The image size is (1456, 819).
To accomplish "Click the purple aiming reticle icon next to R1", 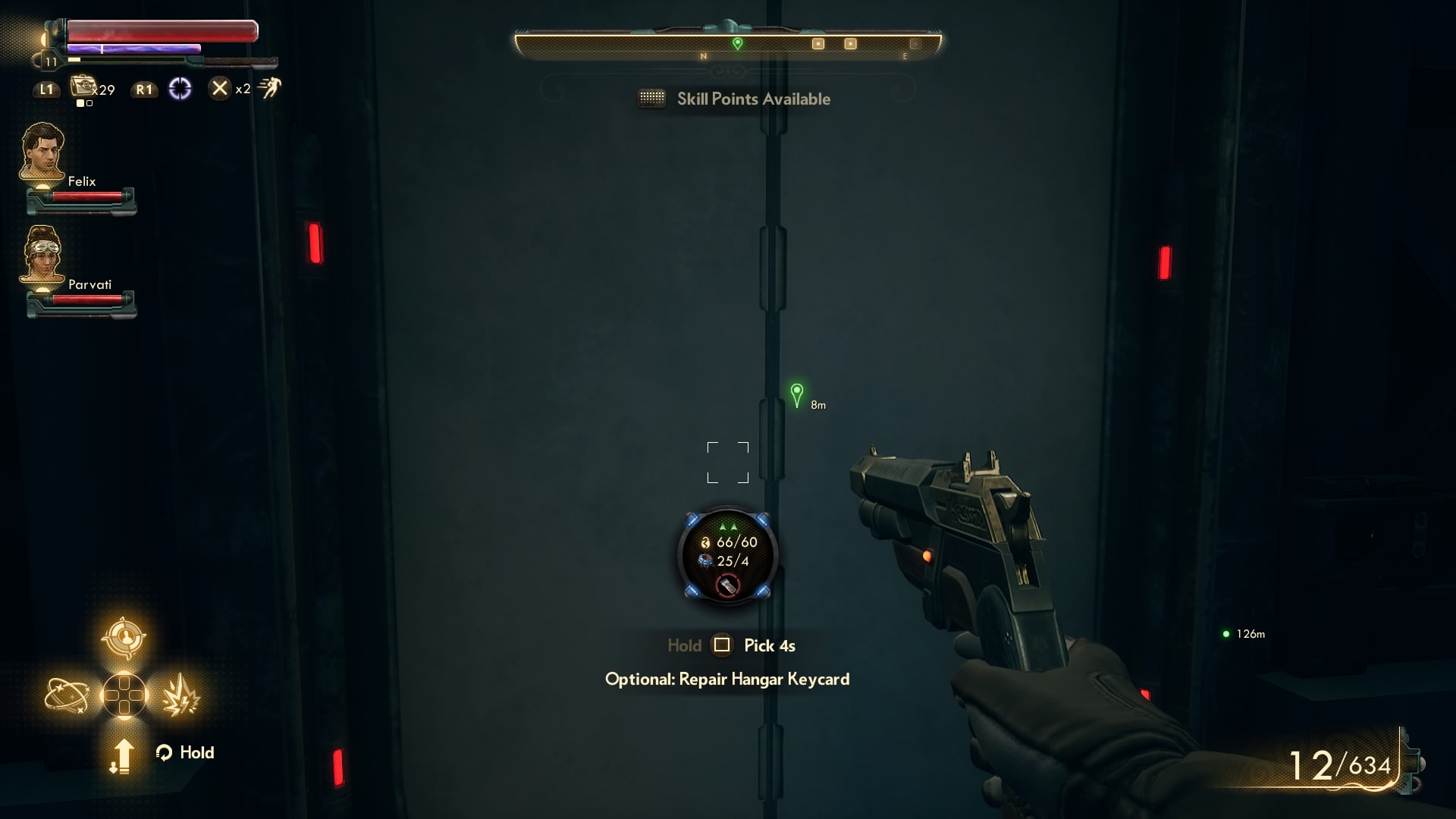I will pos(180,88).
